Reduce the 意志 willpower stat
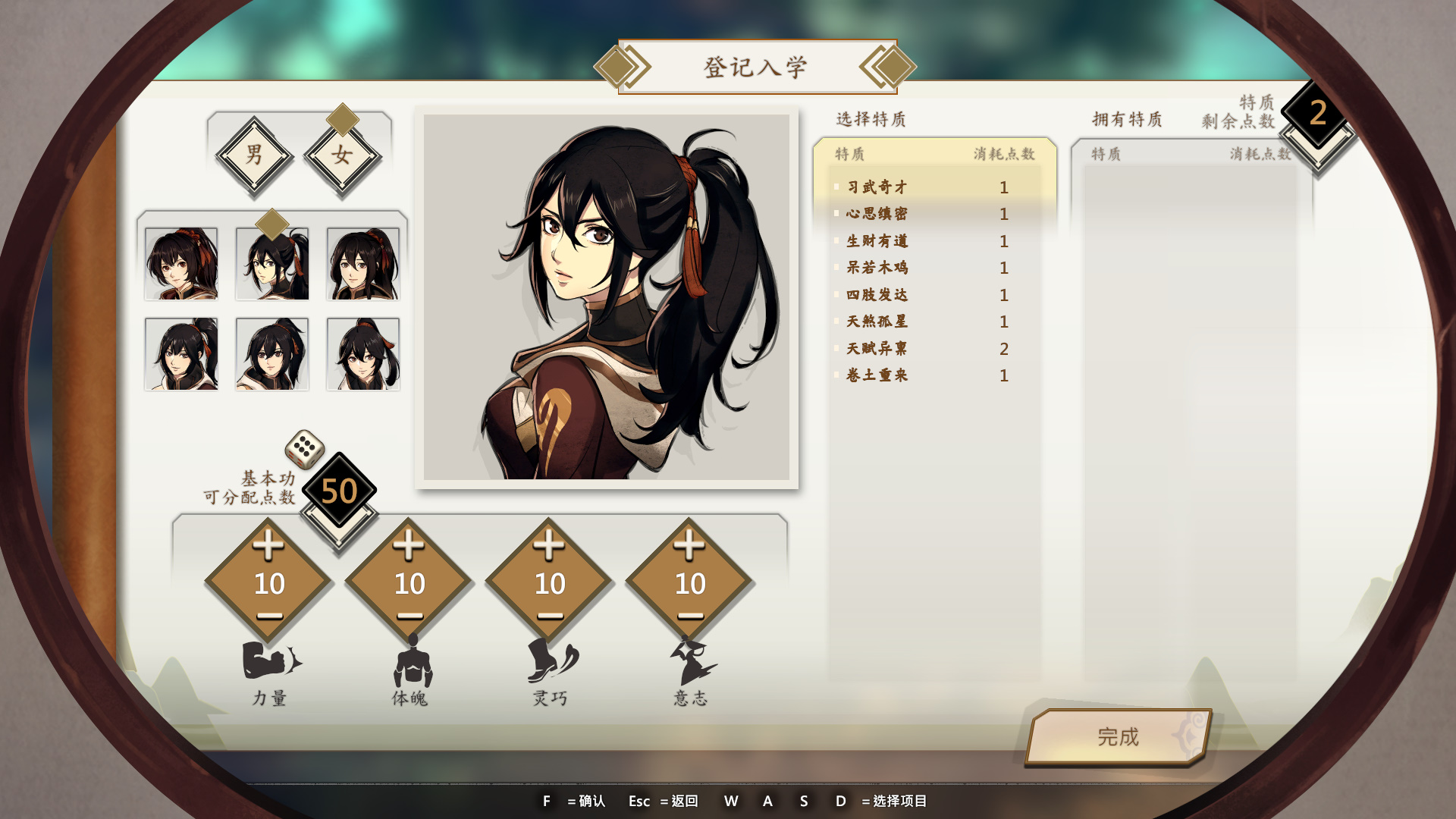The height and width of the screenshot is (819, 1456). pos(690,617)
